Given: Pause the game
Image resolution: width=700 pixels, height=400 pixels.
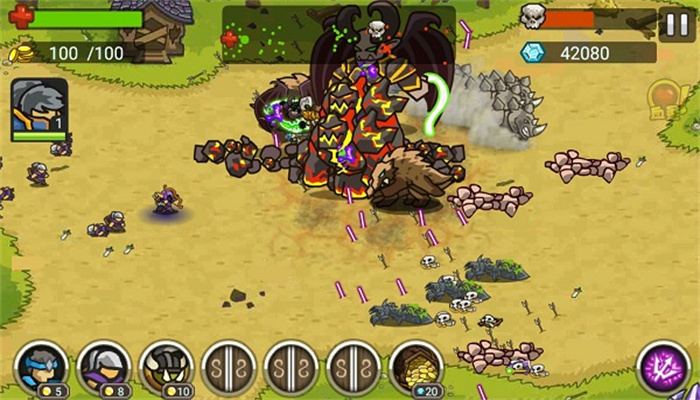Looking at the screenshot, I should pyautogui.click(x=673, y=22).
